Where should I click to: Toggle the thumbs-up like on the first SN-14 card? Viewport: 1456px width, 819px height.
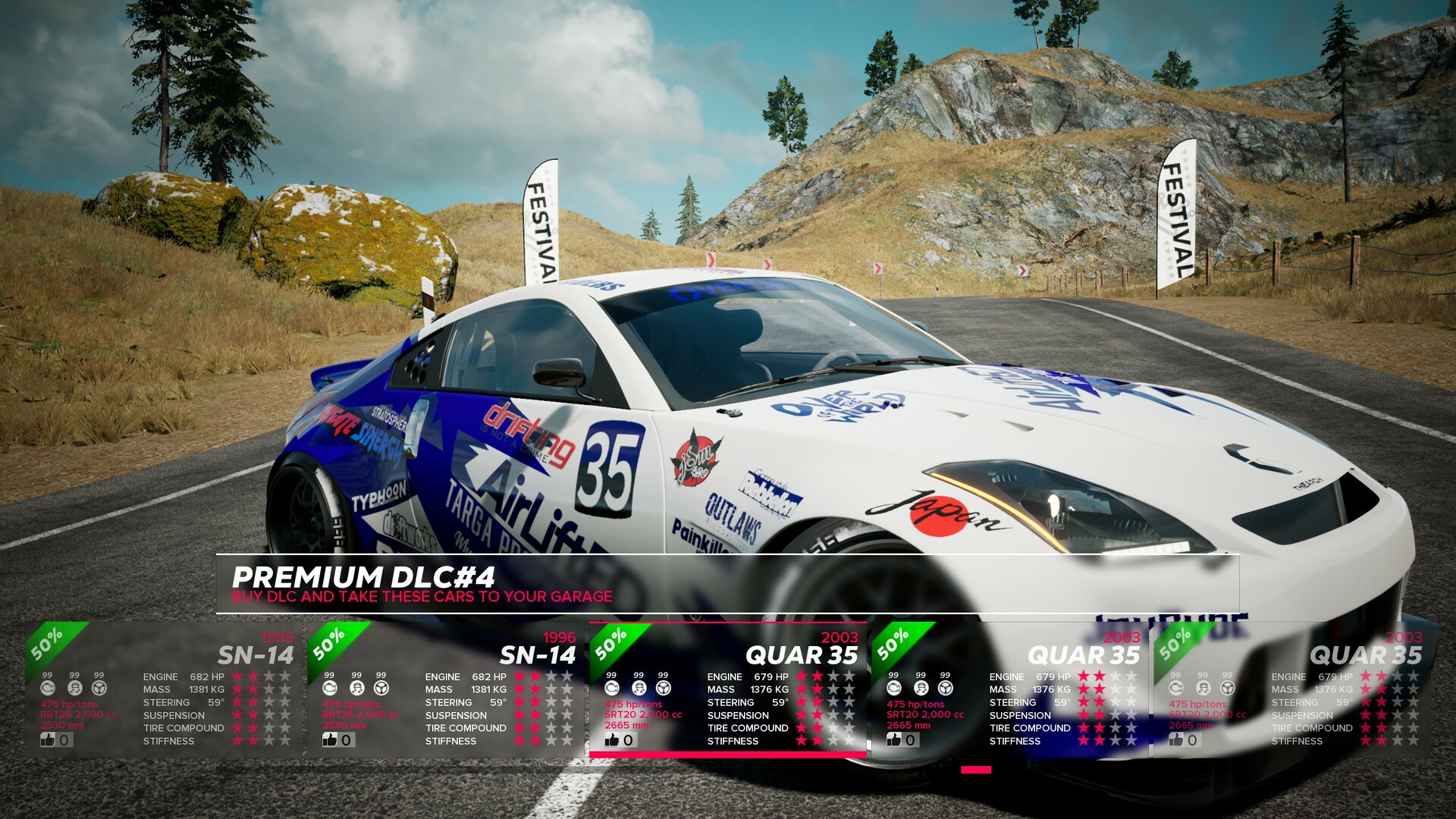(x=48, y=738)
